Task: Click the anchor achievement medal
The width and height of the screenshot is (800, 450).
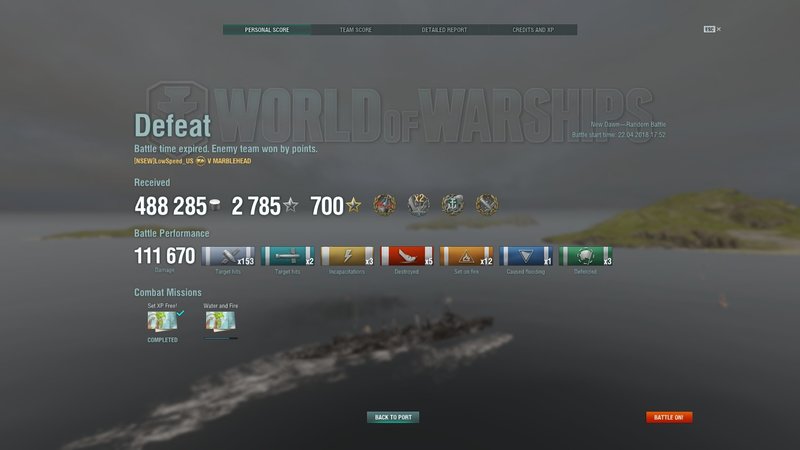Action: click(x=453, y=205)
